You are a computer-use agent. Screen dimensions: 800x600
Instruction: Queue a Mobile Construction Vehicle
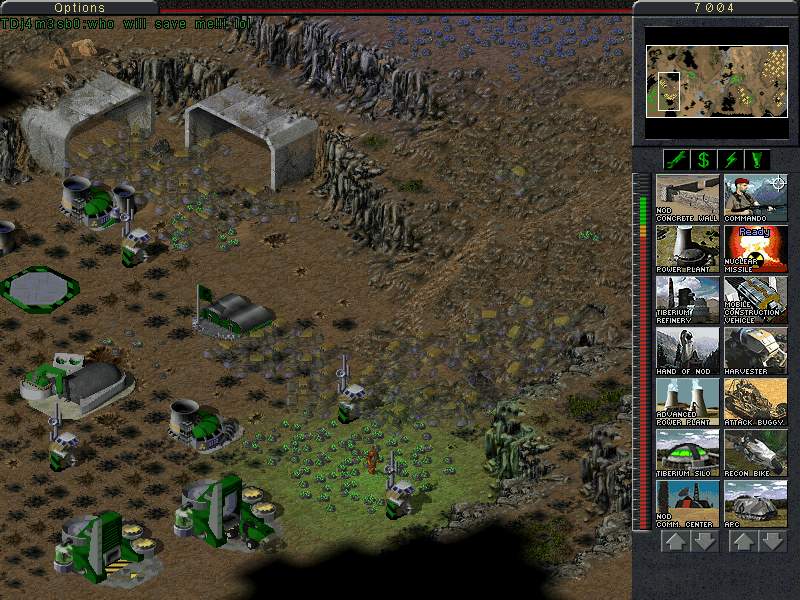click(755, 300)
